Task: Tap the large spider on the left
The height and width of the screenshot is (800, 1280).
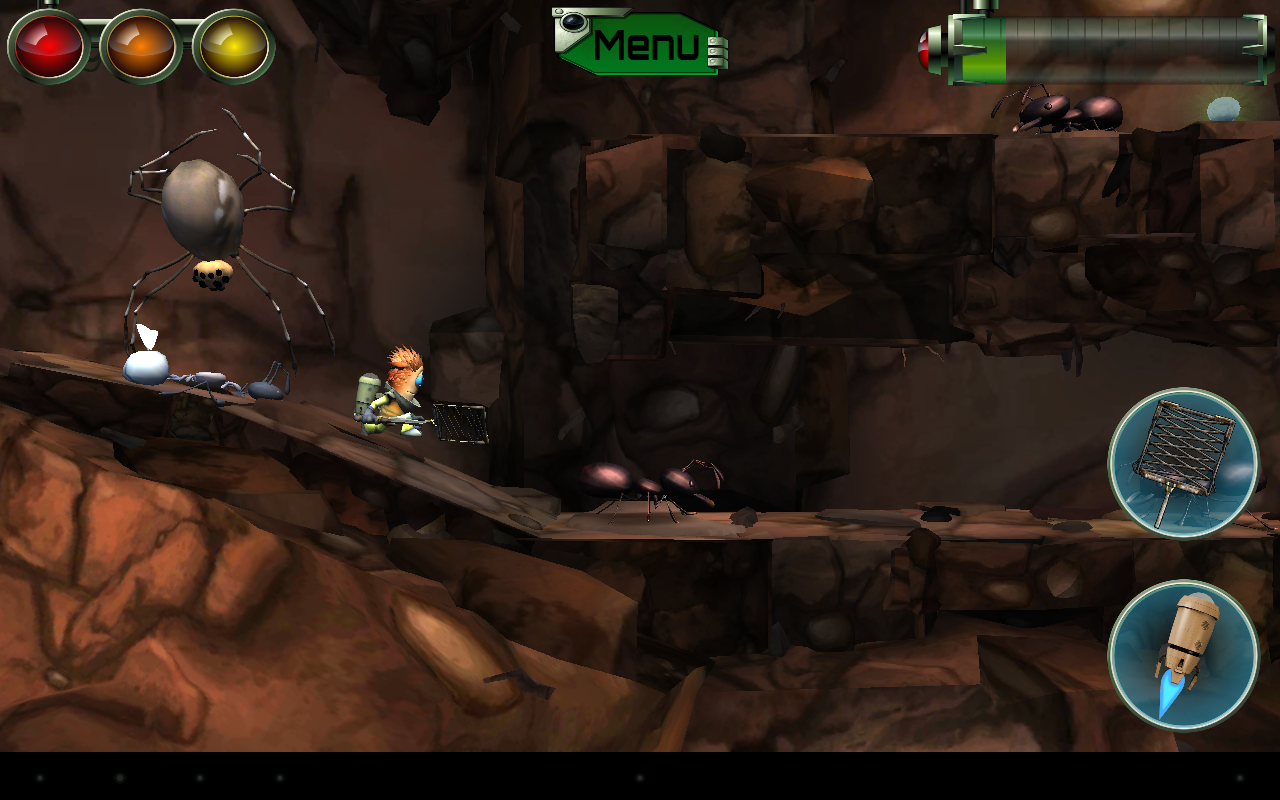Action: (200, 220)
